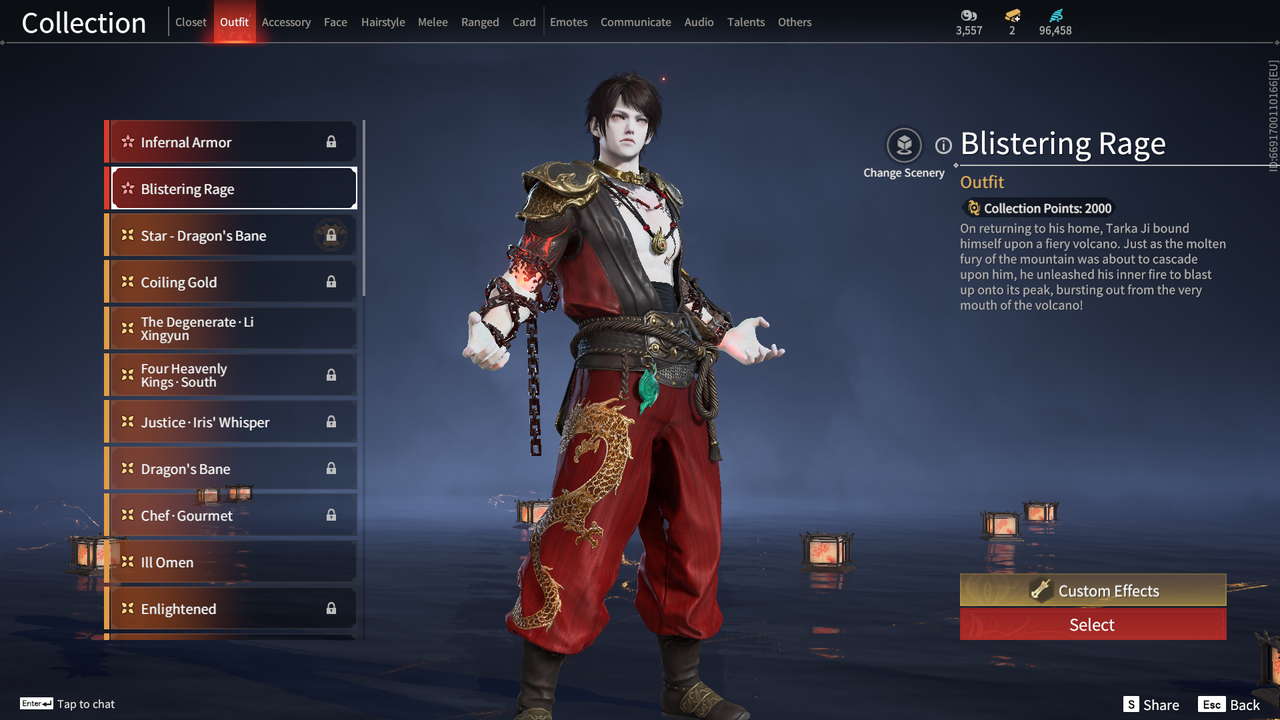The width and height of the screenshot is (1280, 720).
Task: Select the Ill Omen outfit
Action: 232,562
